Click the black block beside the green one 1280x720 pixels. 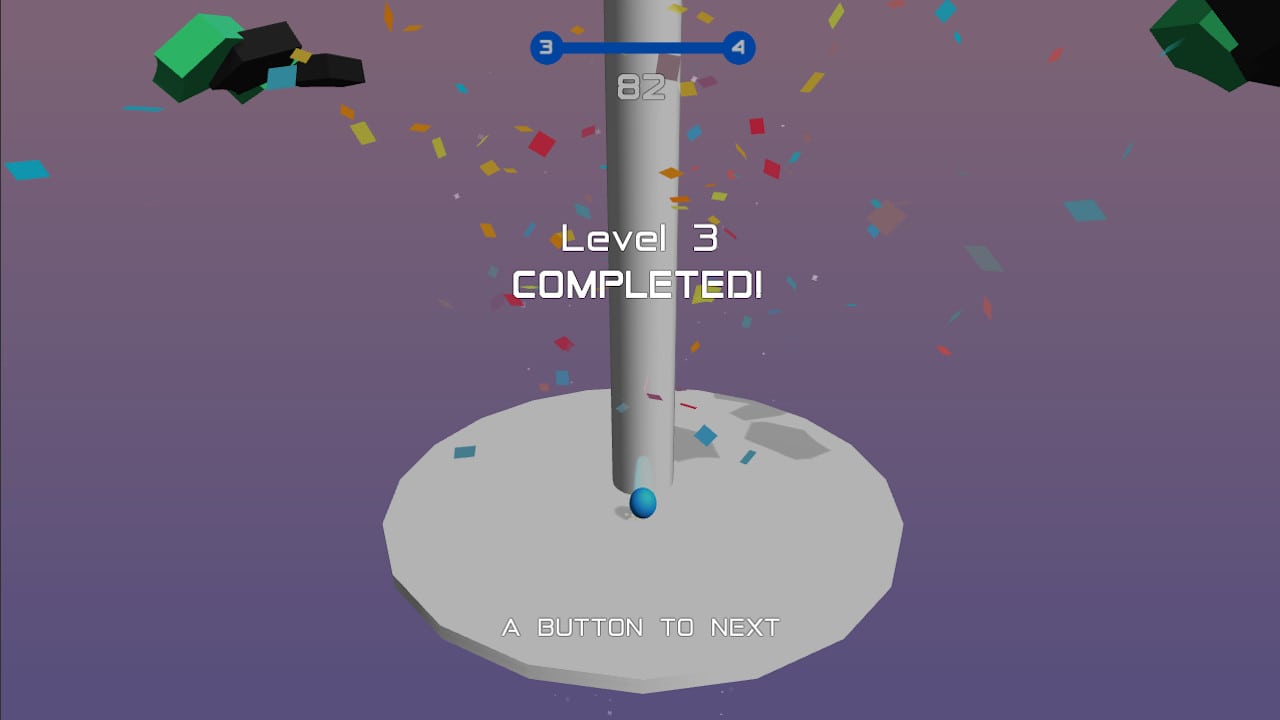[265, 45]
